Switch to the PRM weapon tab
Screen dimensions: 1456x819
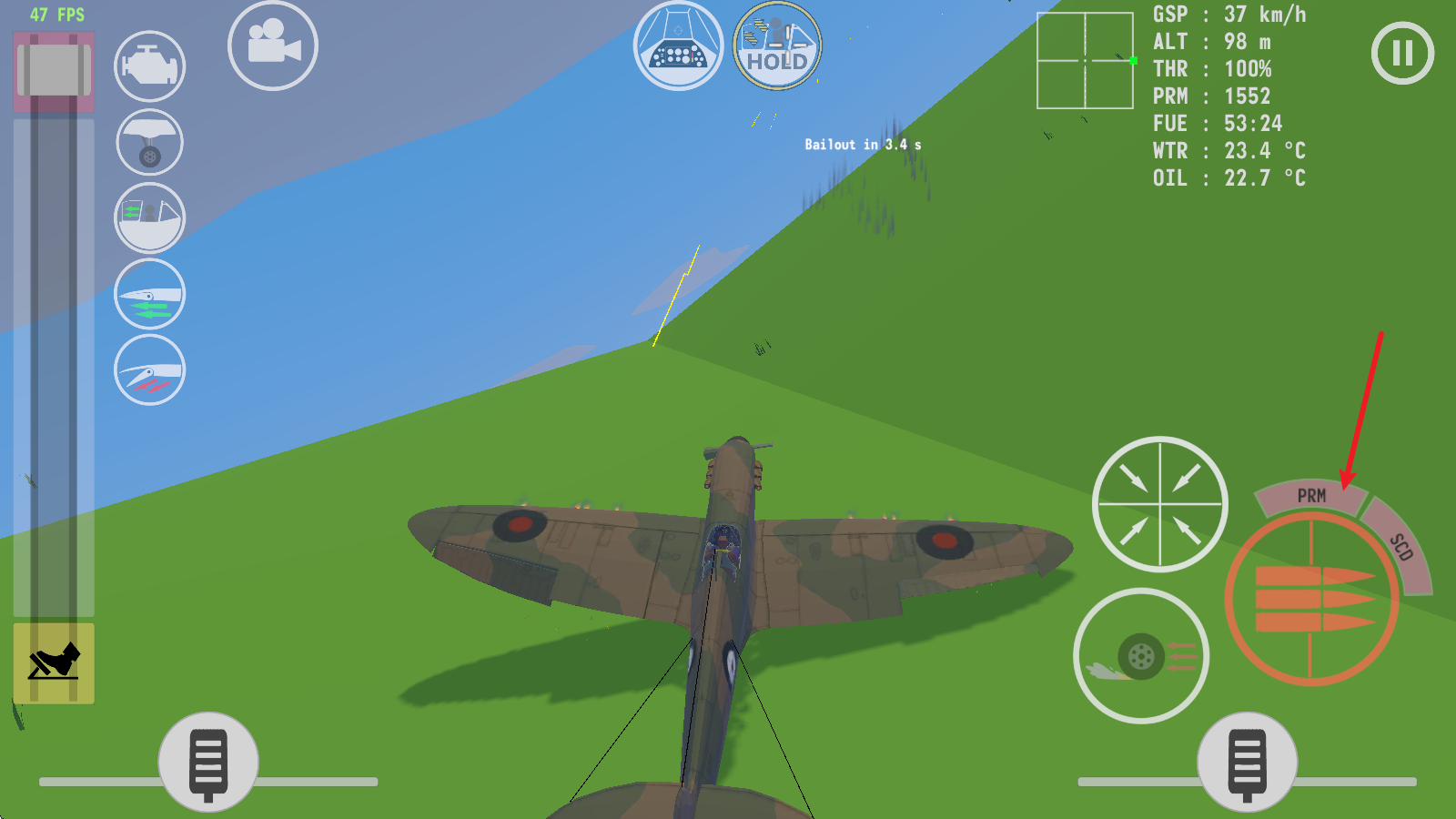pyautogui.click(x=1310, y=496)
